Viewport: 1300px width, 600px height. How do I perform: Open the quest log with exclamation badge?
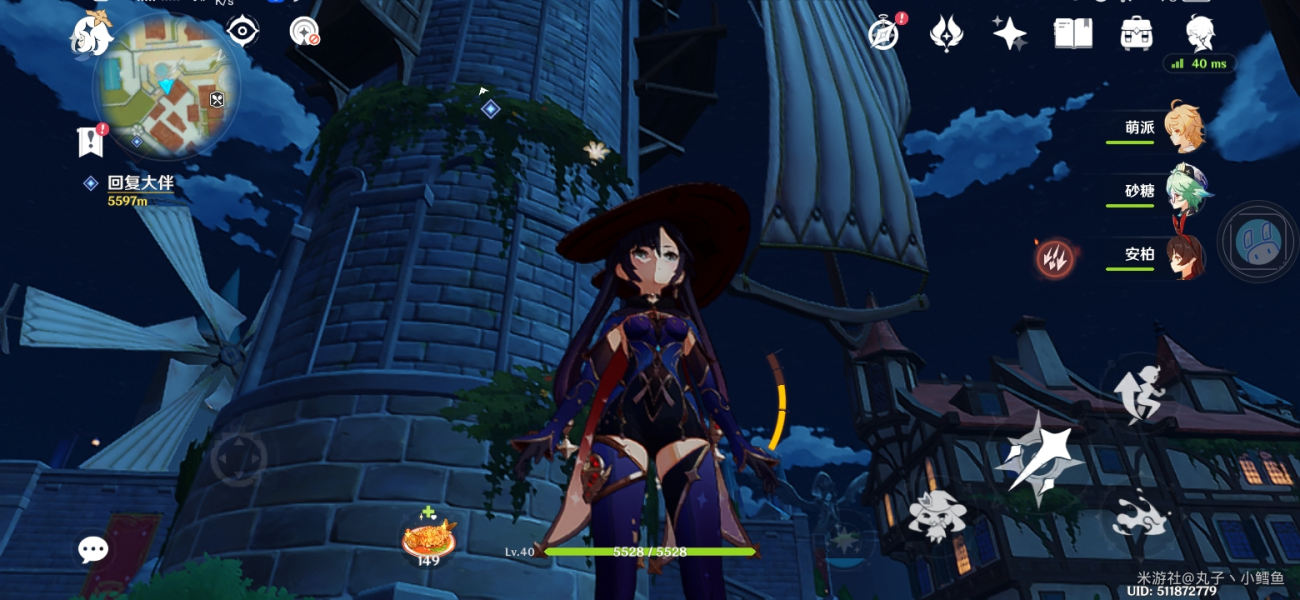(91, 141)
